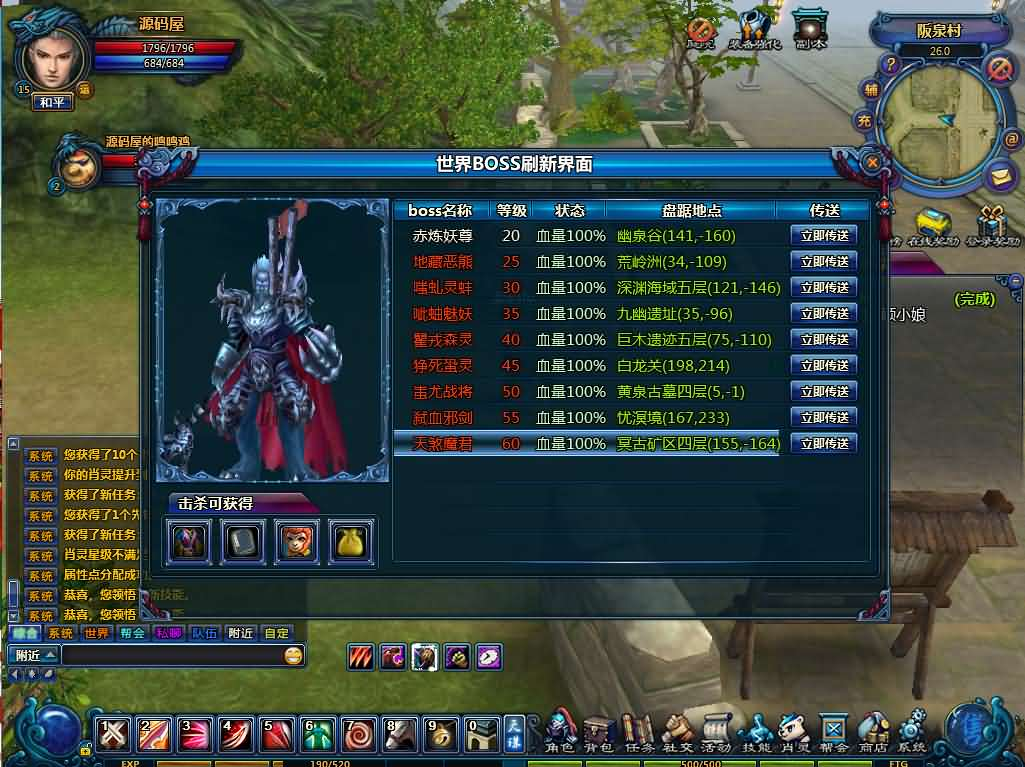The height and width of the screenshot is (767, 1025).
Task: Close the World BOSS refresh window
Action: point(872,162)
